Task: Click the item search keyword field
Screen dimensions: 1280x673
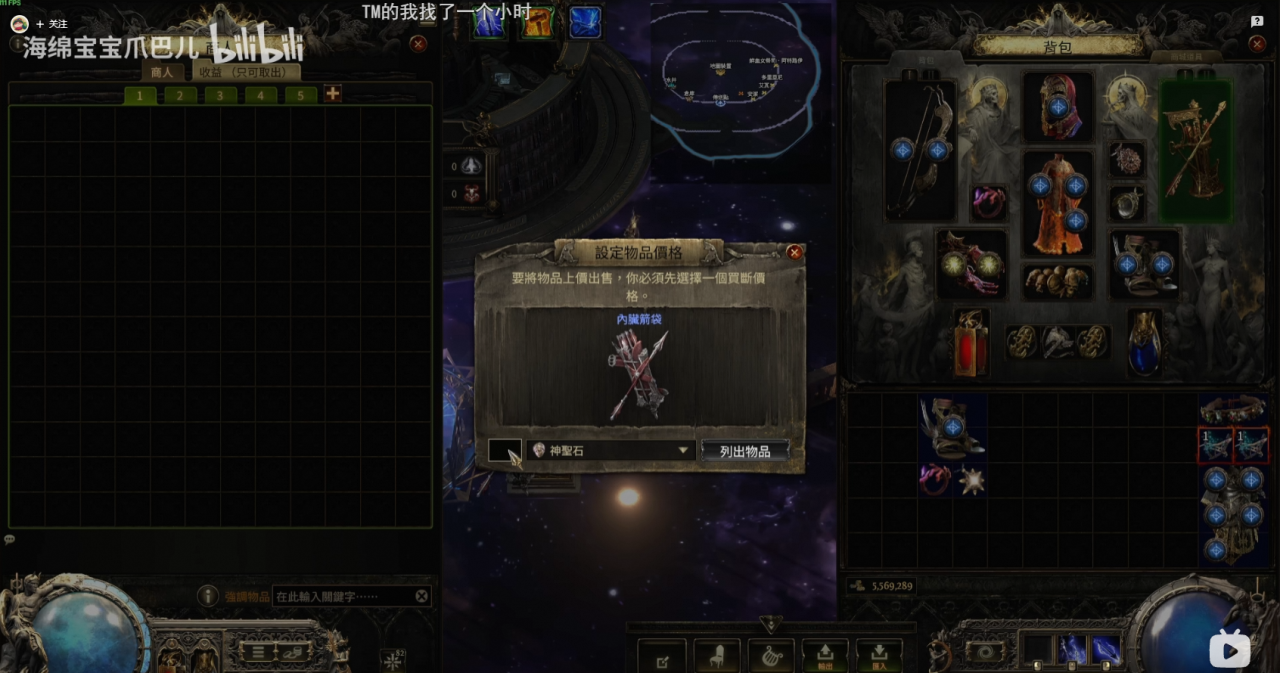Action: click(x=342, y=596)
